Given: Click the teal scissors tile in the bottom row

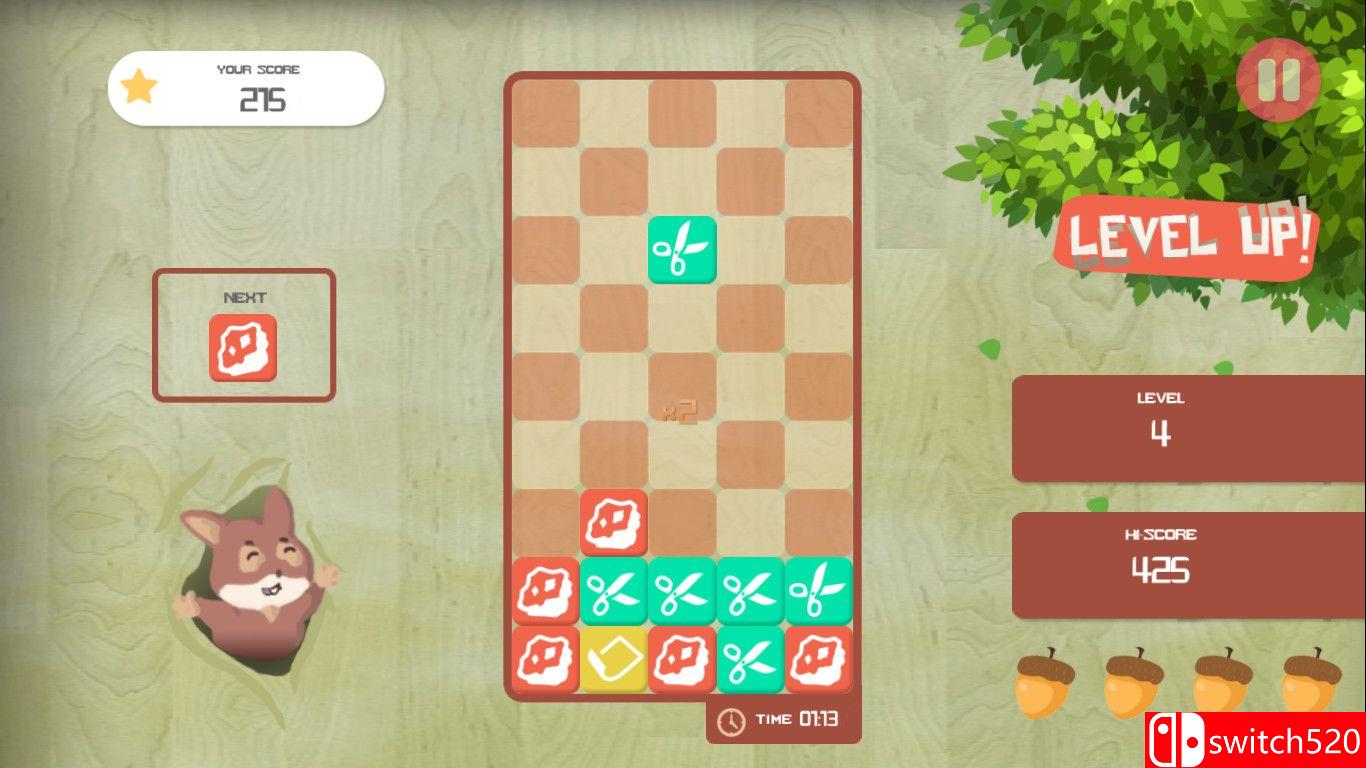Looking at the screenshot, I should [x=751, y=660].
